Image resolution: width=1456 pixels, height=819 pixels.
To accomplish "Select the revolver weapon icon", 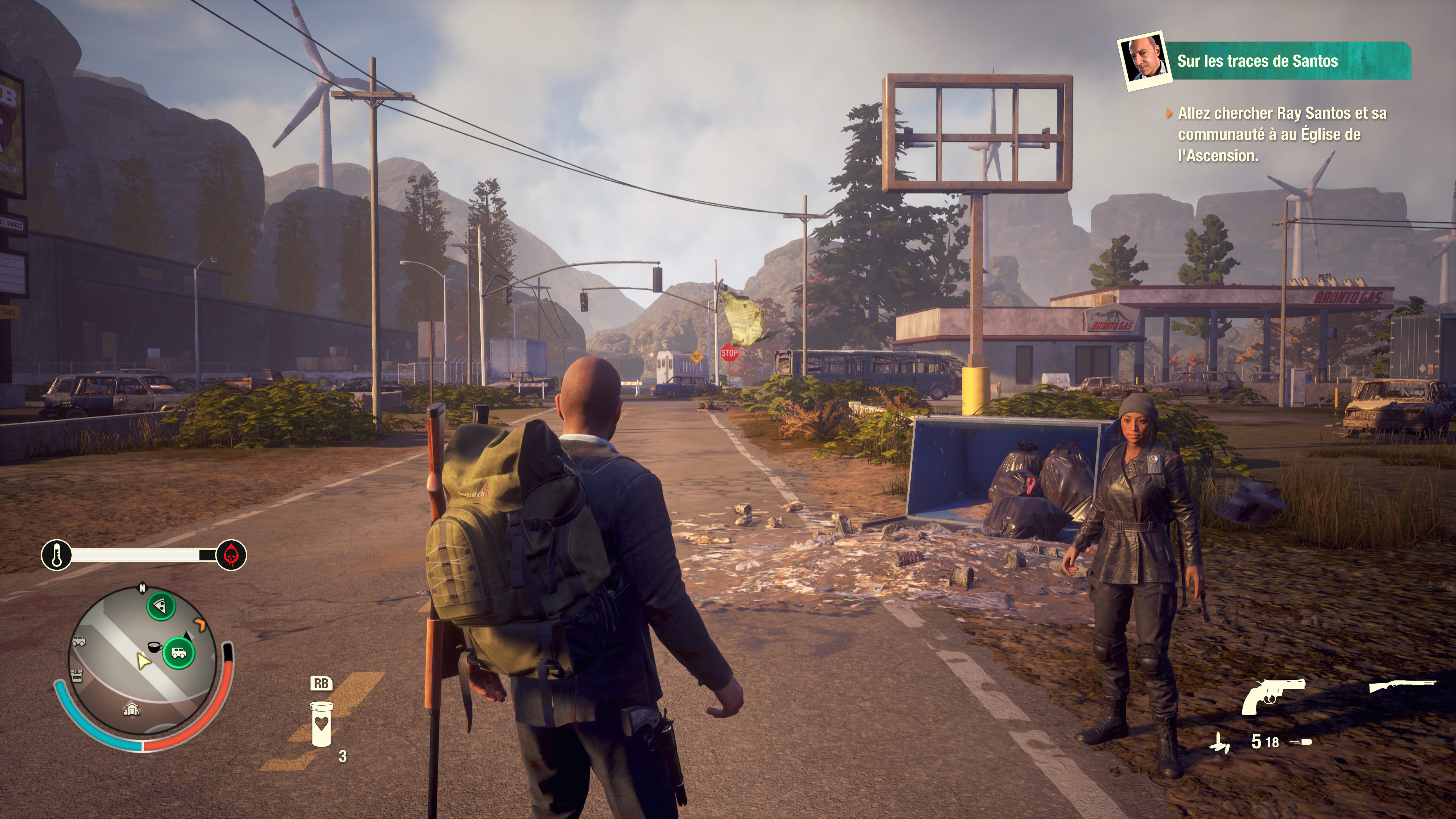I will [1273, 697].
